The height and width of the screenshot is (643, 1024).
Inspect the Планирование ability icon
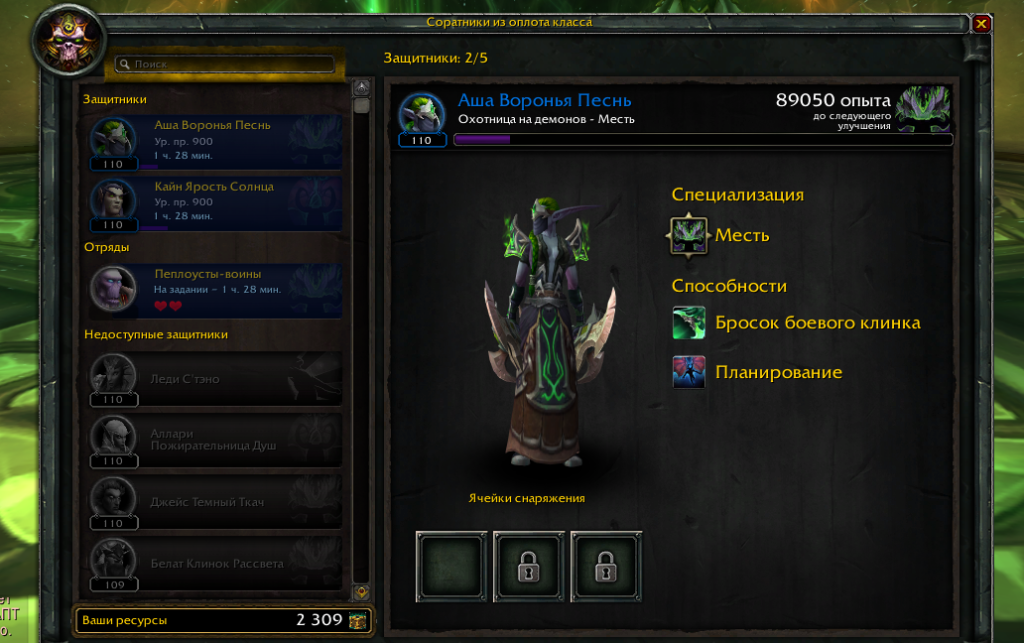689,372
